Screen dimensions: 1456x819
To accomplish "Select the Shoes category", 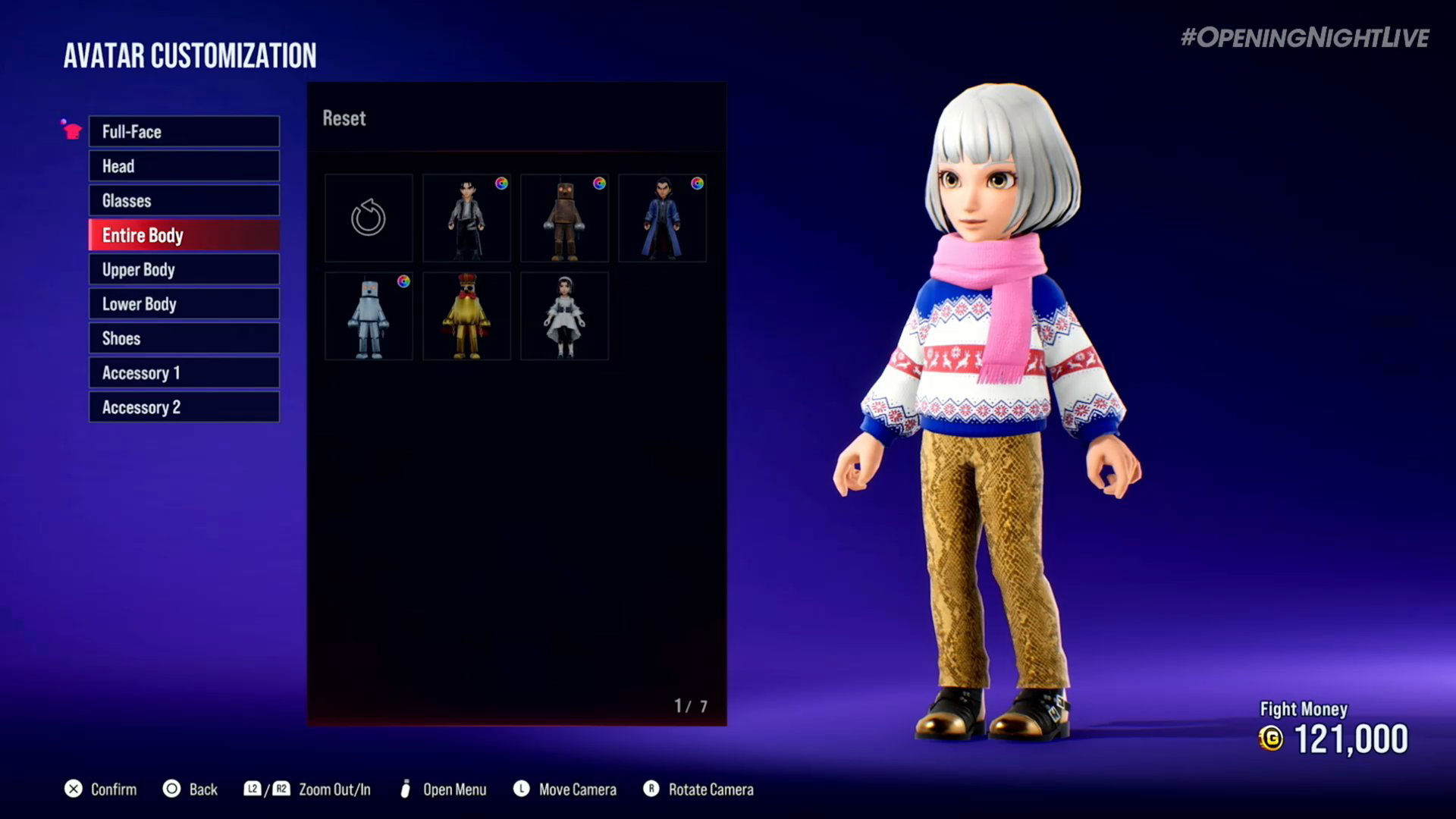I will point(184,338).
